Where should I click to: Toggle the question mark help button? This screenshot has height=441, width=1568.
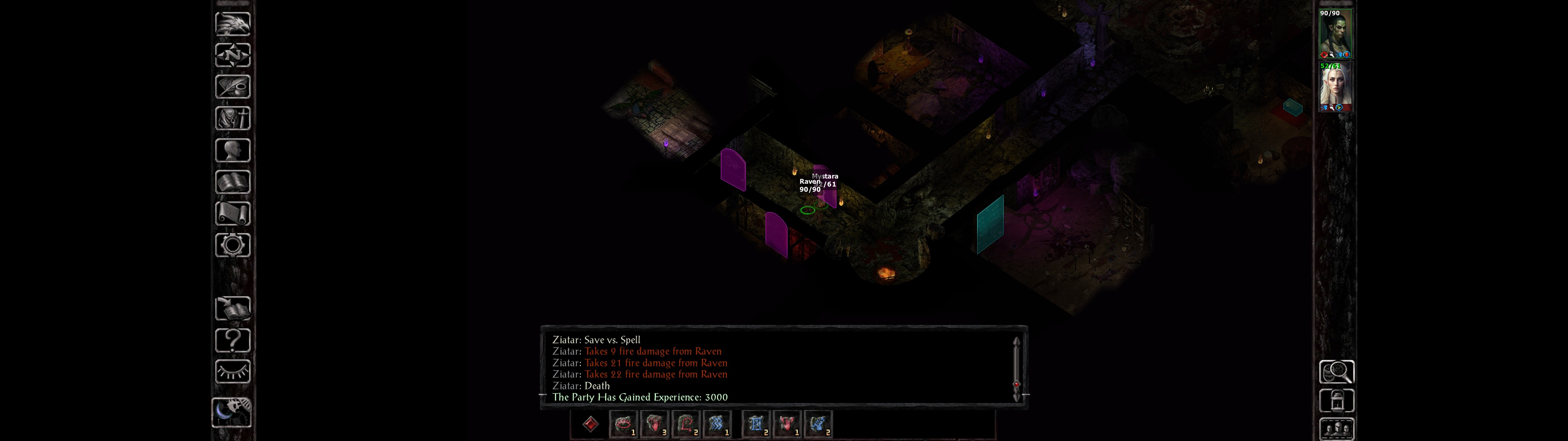pos(232,340)
